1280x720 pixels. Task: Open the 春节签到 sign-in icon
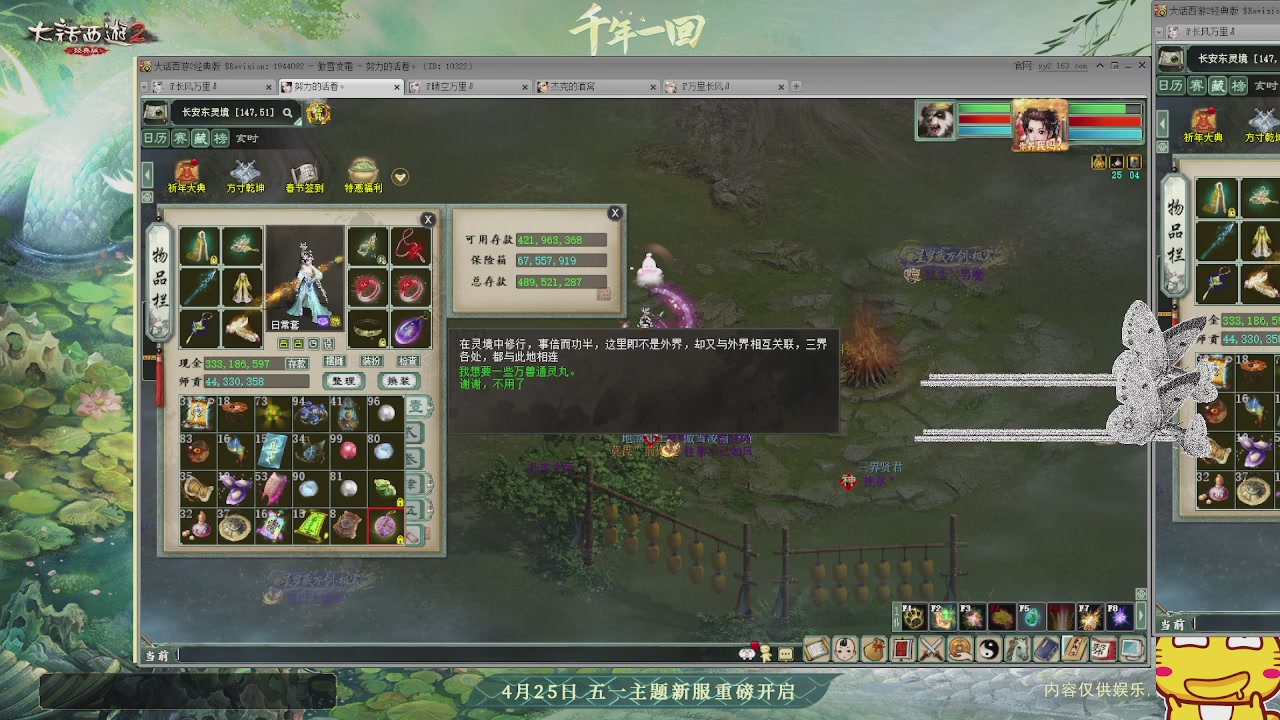pos(305,170)
